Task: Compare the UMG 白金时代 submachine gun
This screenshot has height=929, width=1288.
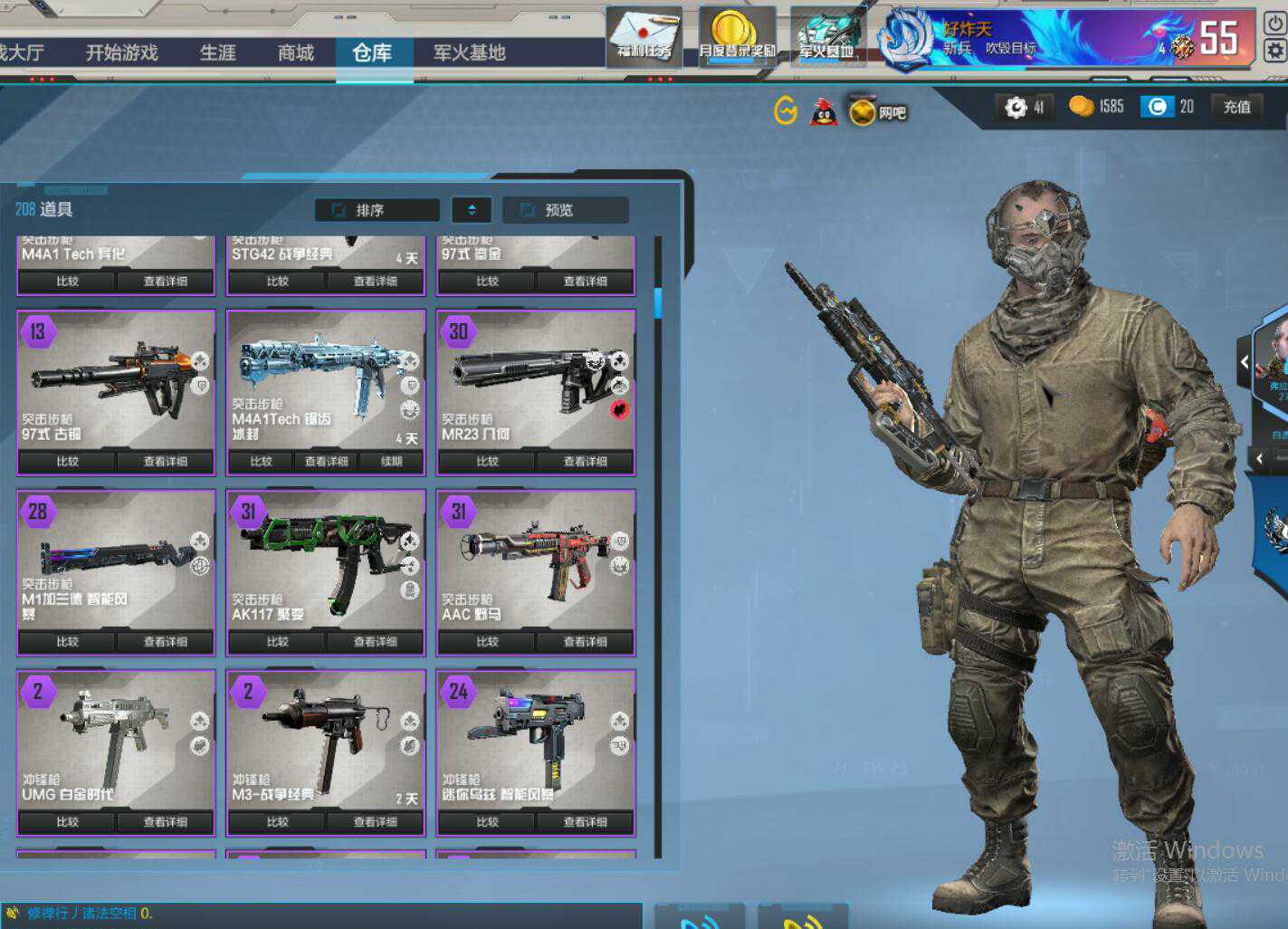Action: pyautogui.click(x=68, y=822)
